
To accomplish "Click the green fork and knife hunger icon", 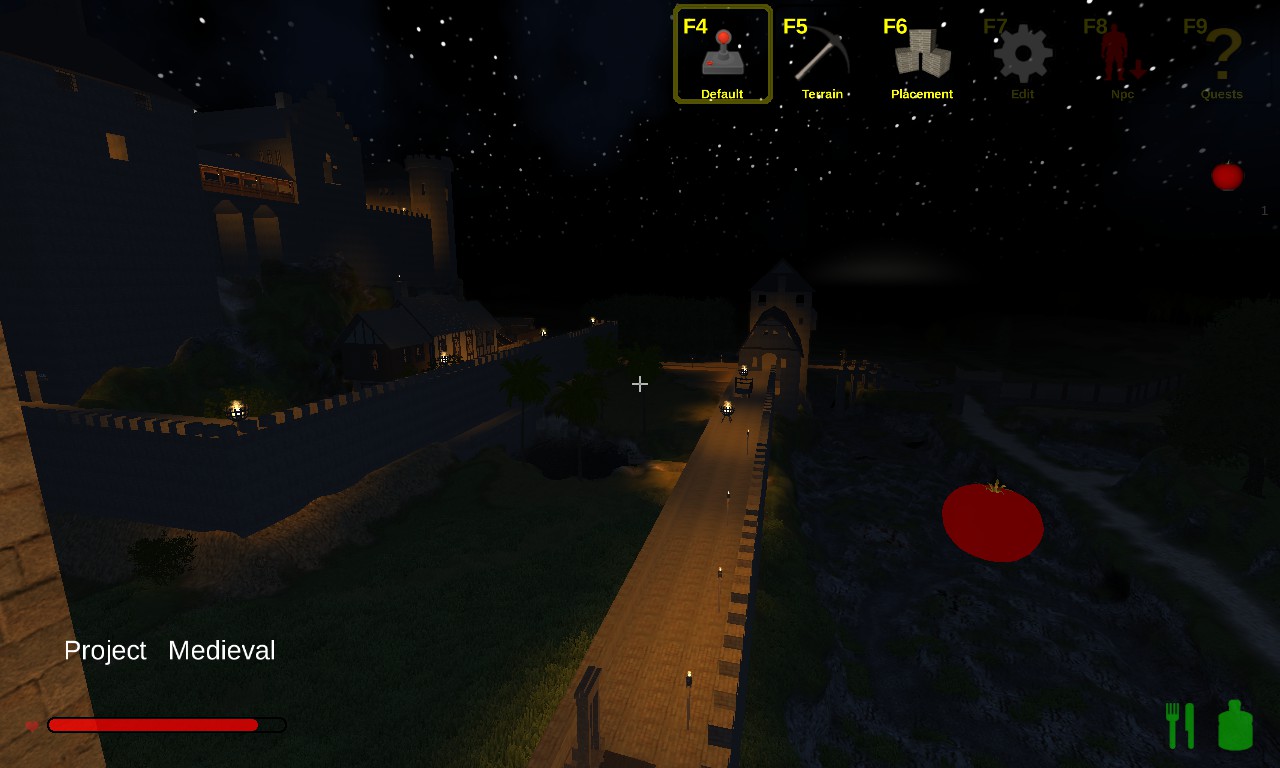I will pyautogui.click(x=1180, y=725).
